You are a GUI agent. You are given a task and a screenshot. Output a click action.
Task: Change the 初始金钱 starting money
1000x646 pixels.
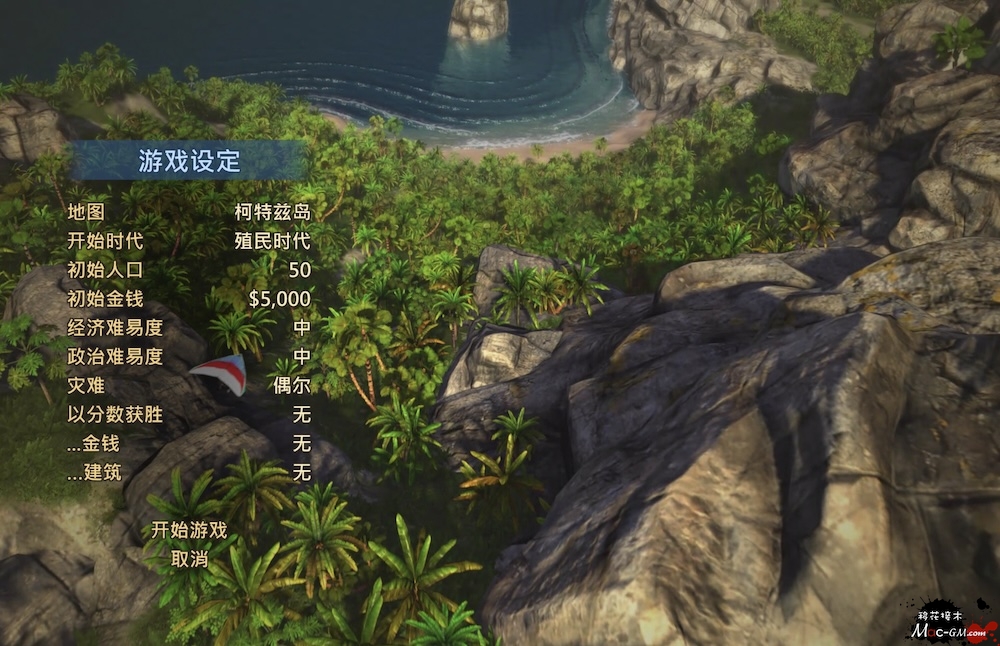[279, 299]
